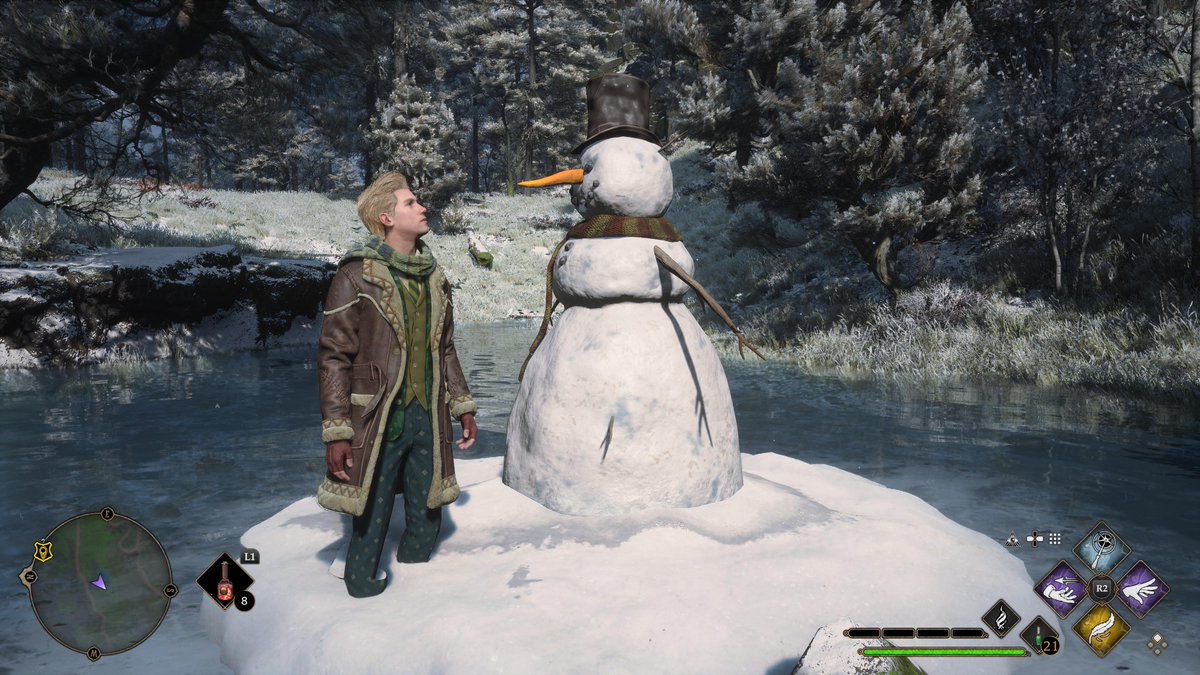Select the purple open-hand spell slot
Image resolution: width=1200 pixels, height=675 pixels.
(x=1142, y=588)
